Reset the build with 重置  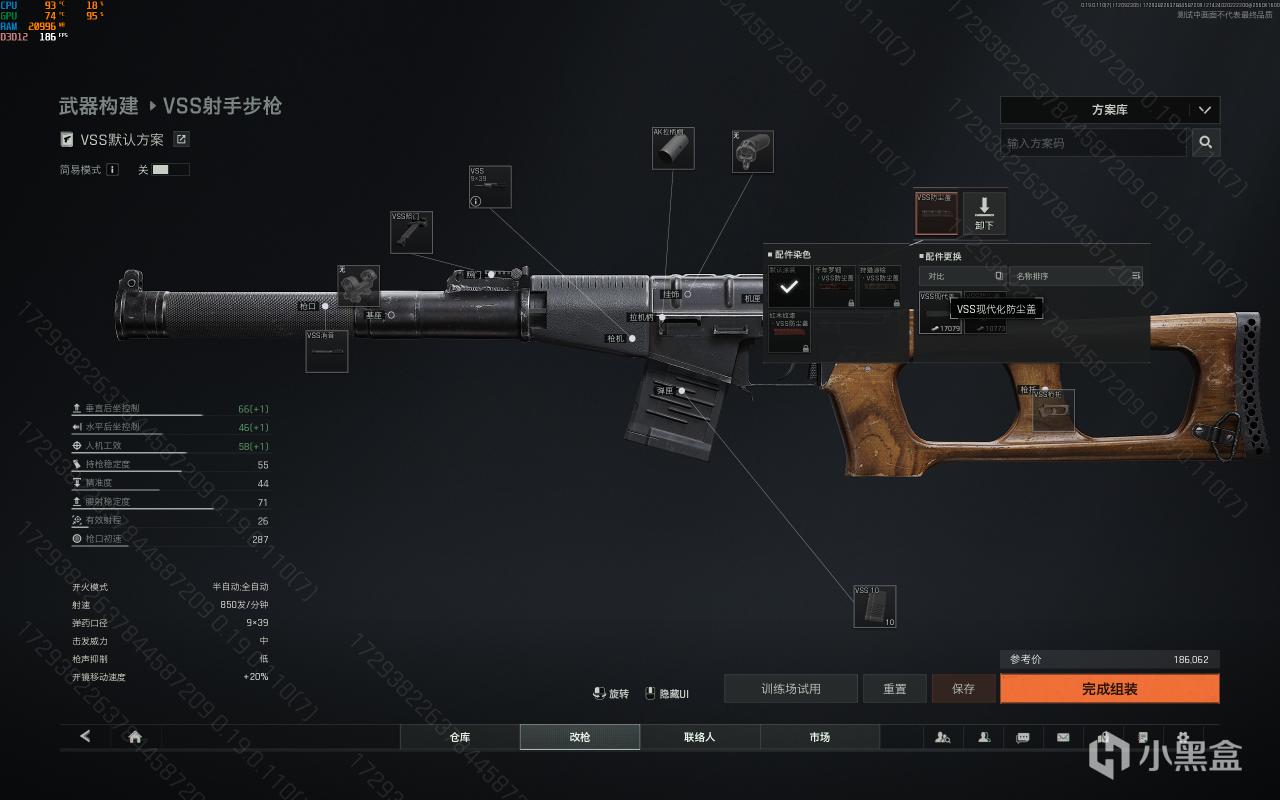point(895,689)
